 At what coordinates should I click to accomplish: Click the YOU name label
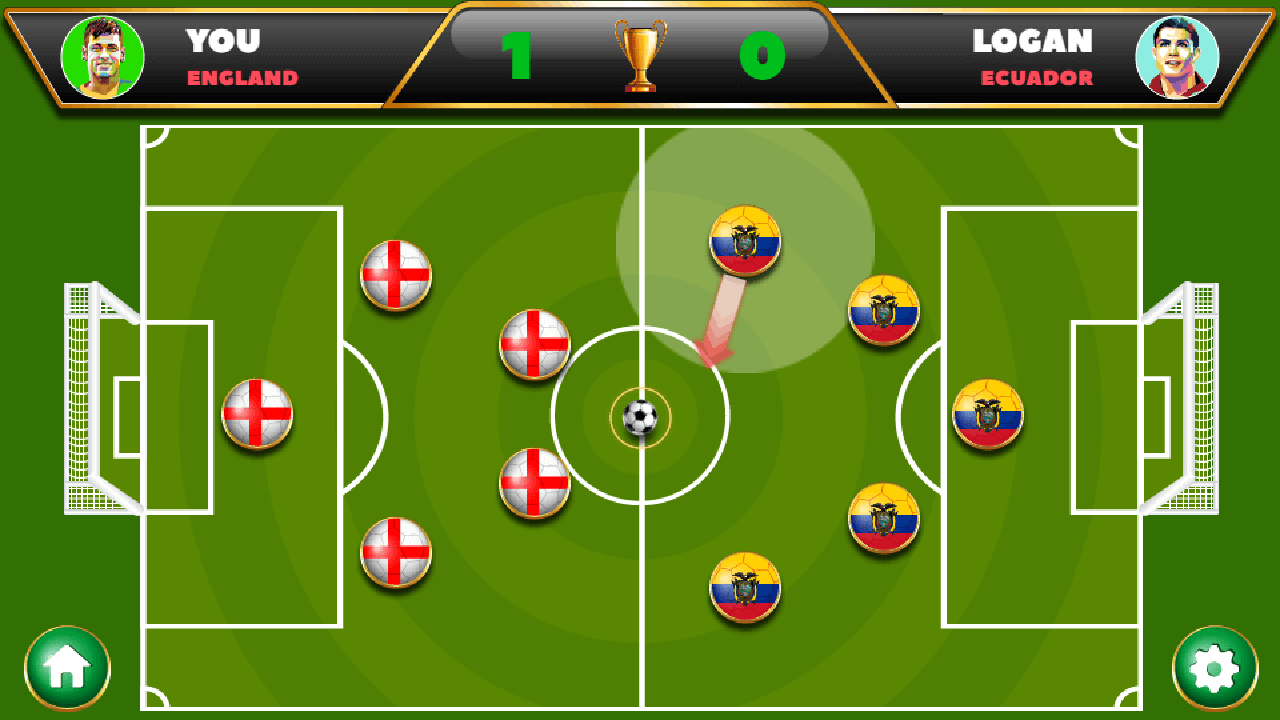point(225,42)
